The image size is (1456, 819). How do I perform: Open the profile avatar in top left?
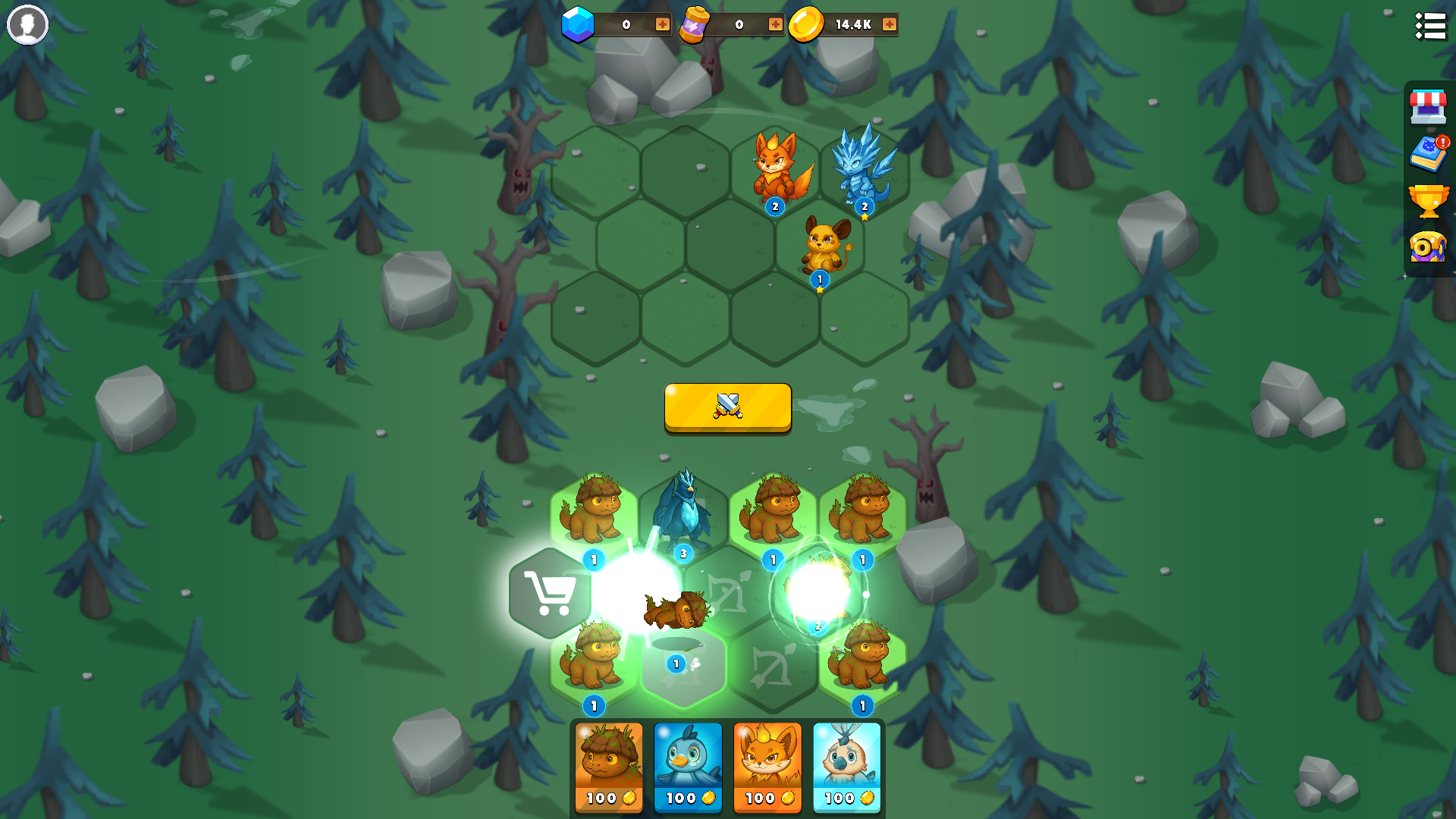click(27, 25)
